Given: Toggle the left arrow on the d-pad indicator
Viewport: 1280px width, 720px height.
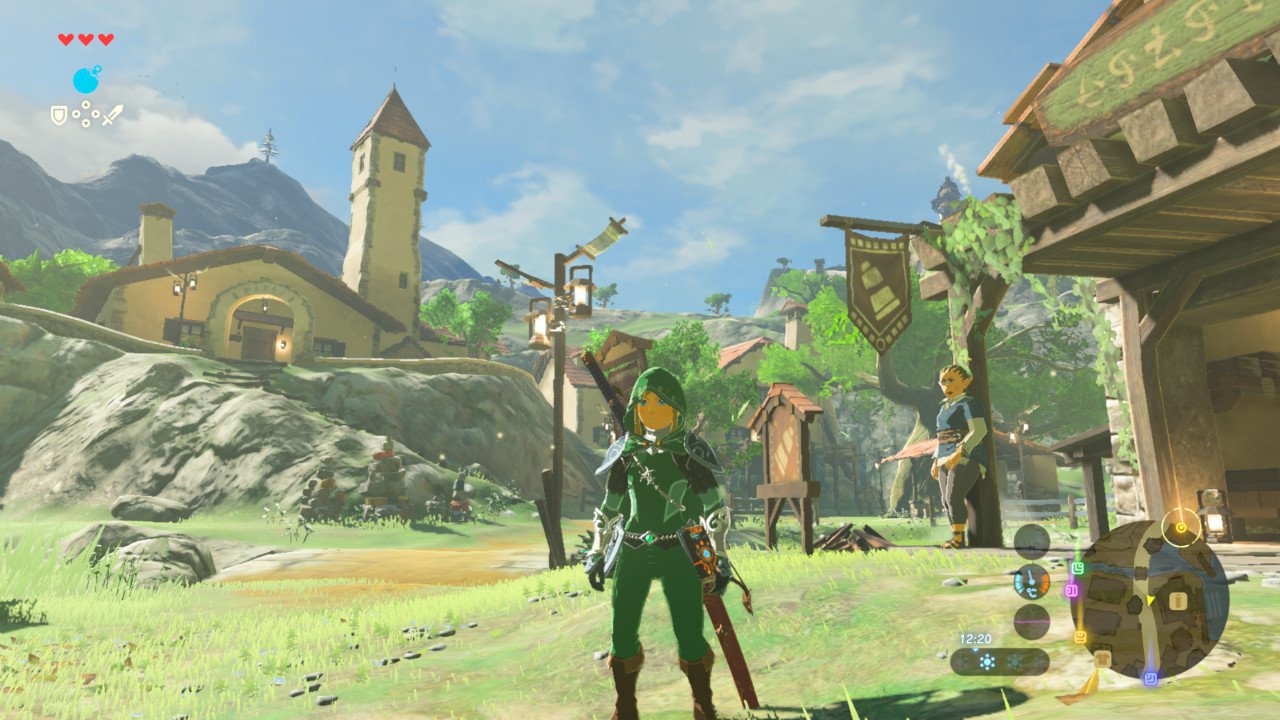Looking at the screenshot, I should pyautogui.click(x=76, y=114).
